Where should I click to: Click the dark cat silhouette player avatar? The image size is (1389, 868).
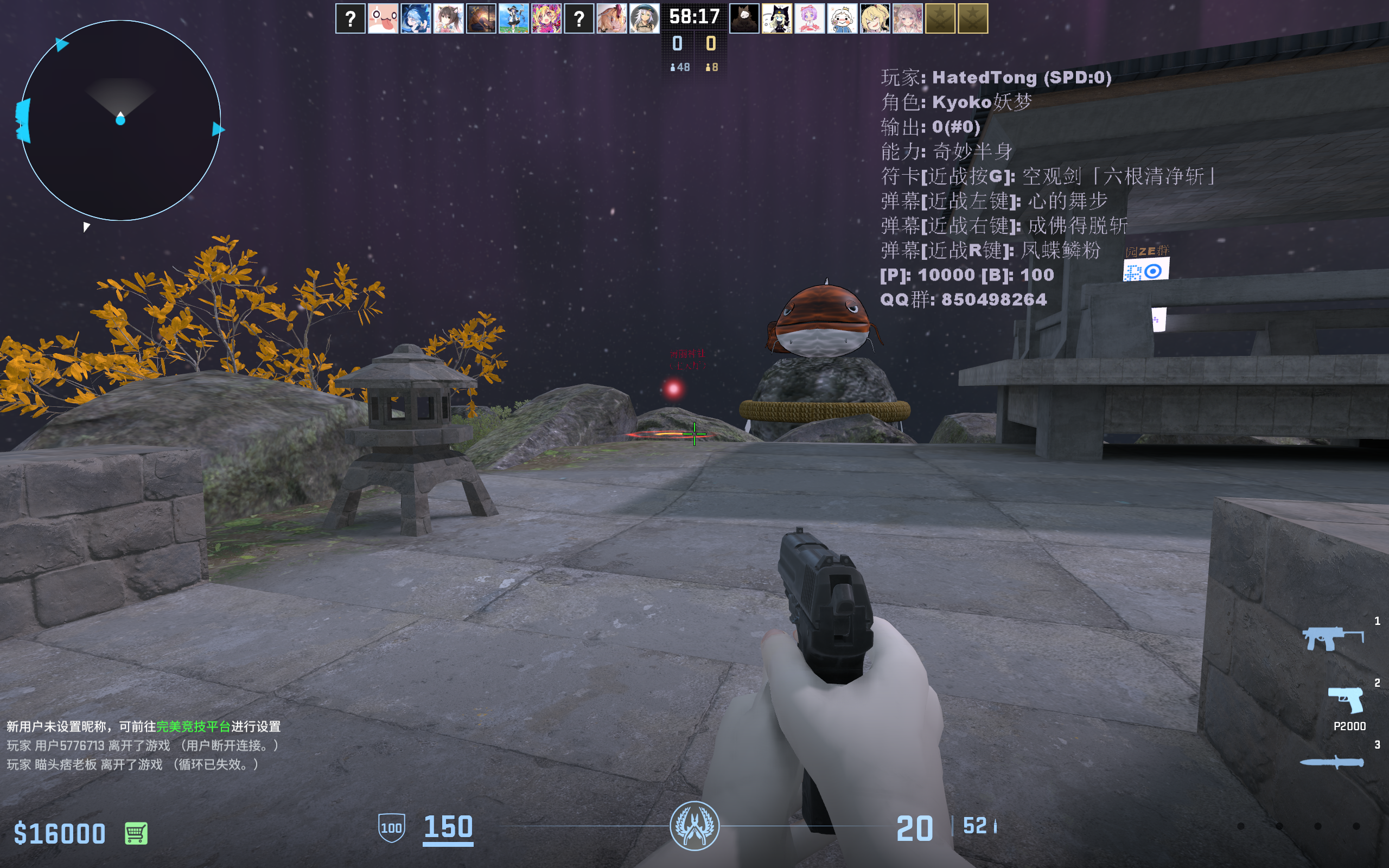click(744, 19)
